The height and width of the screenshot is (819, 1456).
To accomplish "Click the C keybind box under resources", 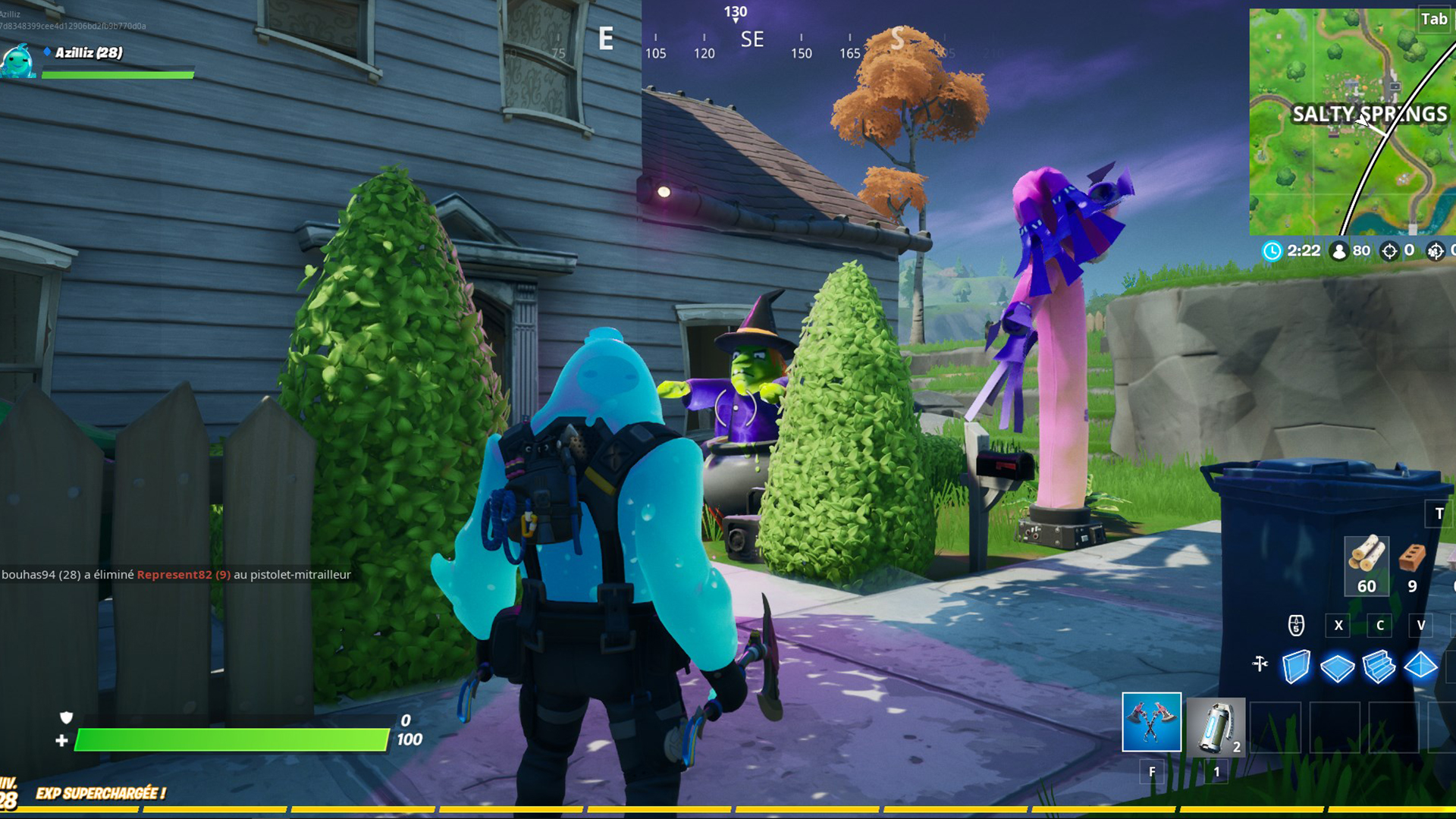I will coord(1380,626).
